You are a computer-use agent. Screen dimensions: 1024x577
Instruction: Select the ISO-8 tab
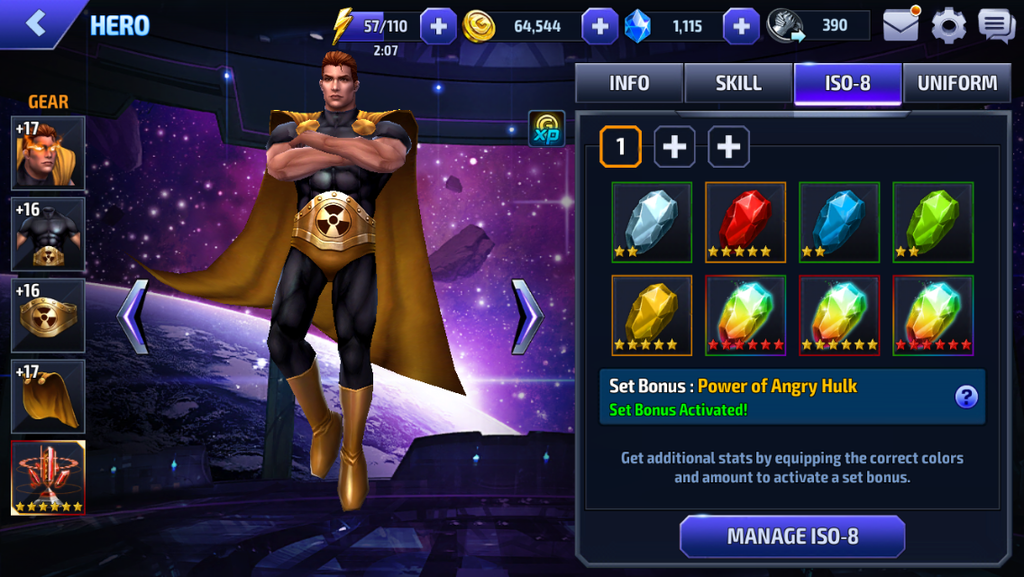coord(847,84)
